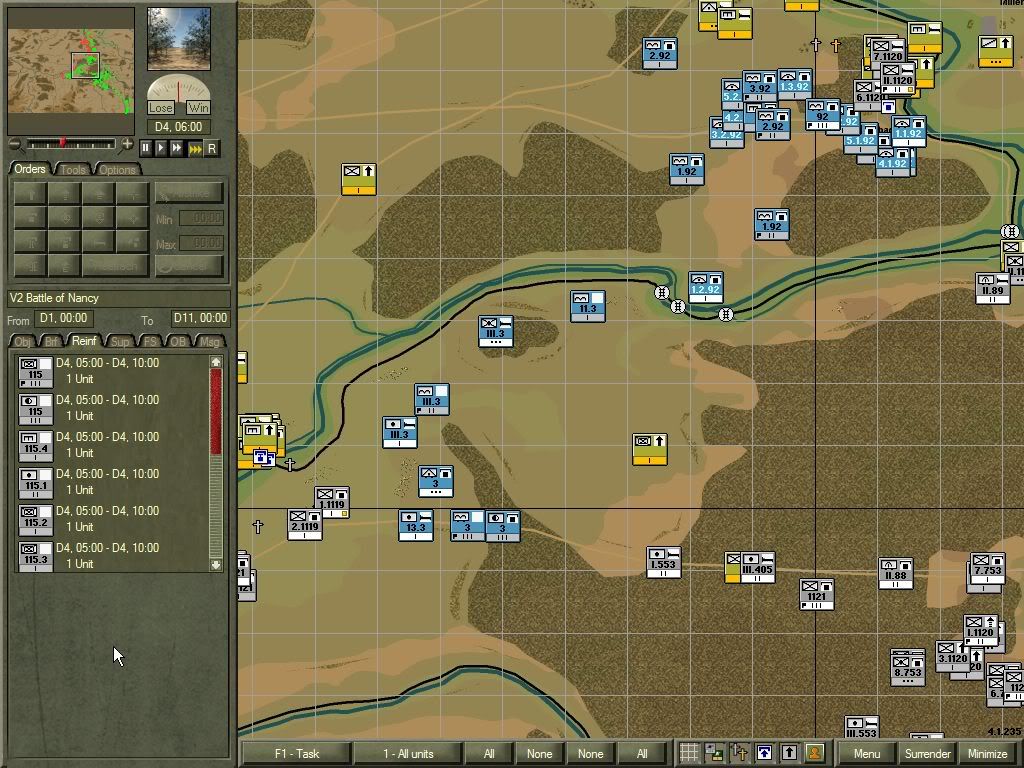The image size is (1024, 768).
Task: Run the game at normal speed
Action: (161, 148)
